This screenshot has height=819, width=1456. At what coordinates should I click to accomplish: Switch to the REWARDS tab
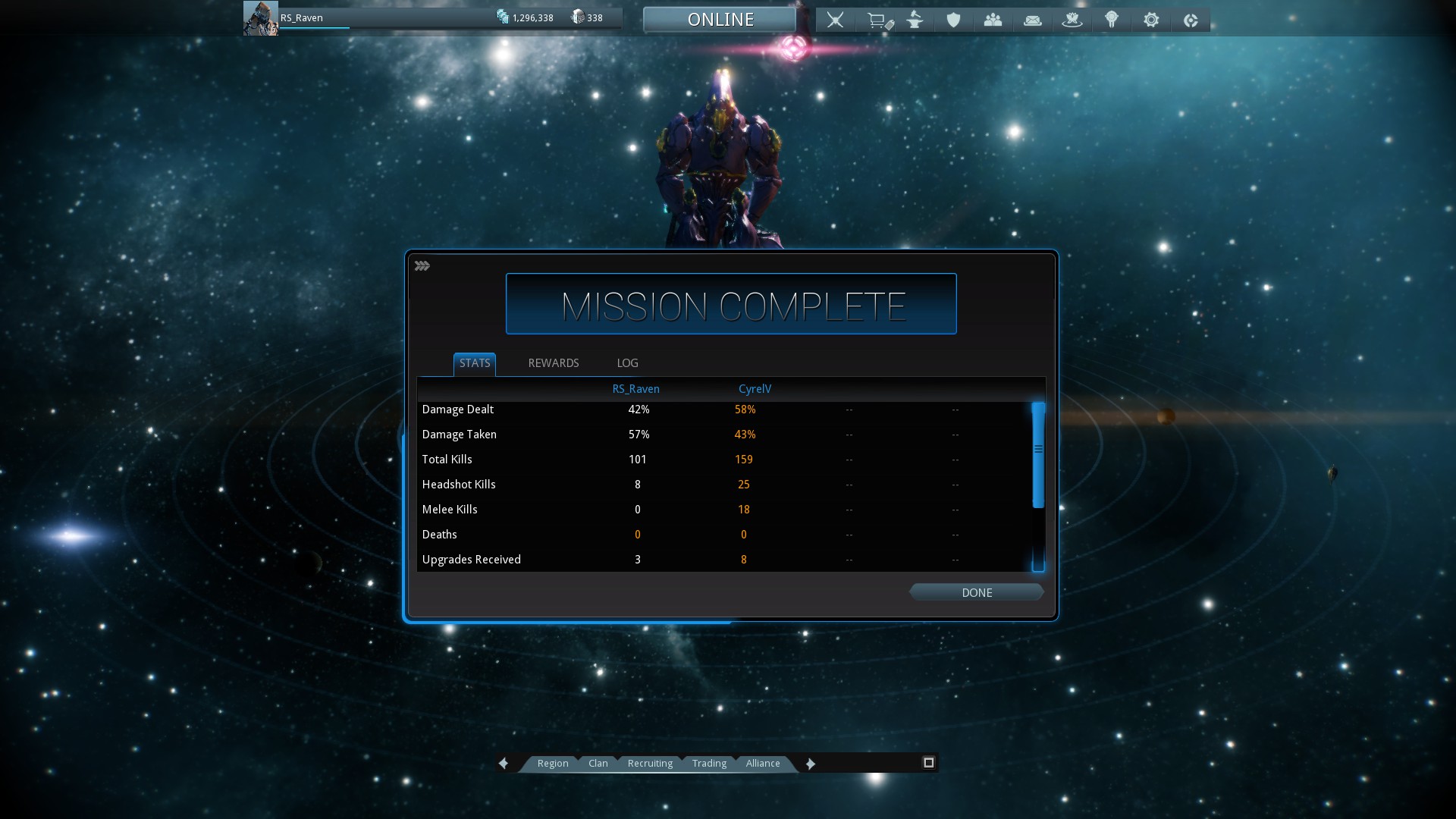coord(553,363)
